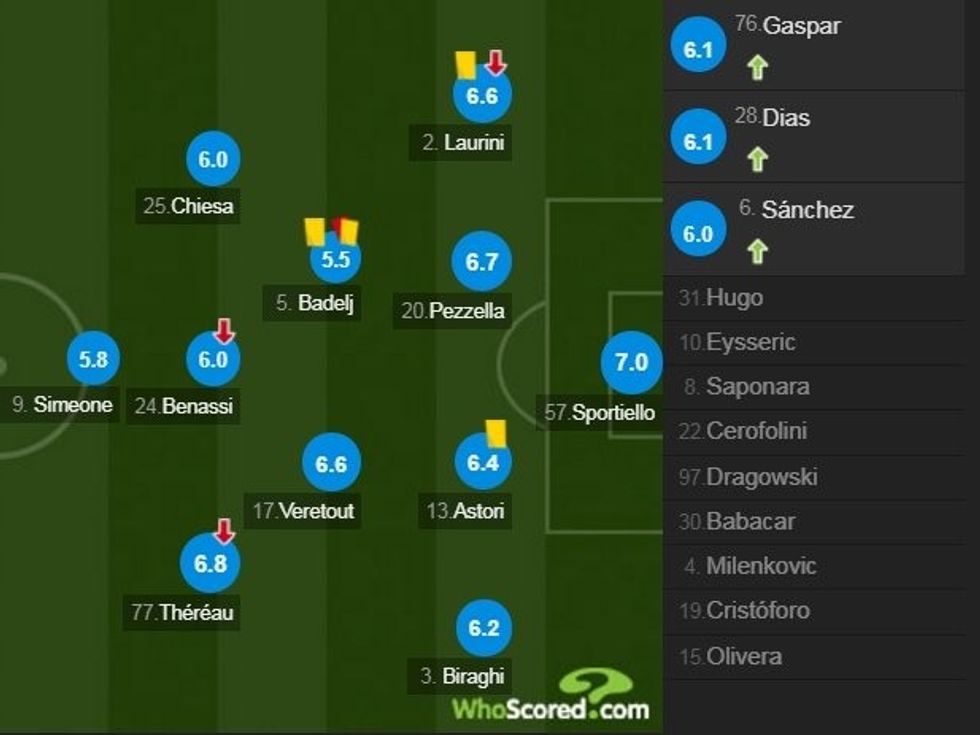This screenshot has width=980, height=735.
Task: Choose Biraghi's 6.2 rating circle
Action: pyautogui.click(x=484, y=627)
